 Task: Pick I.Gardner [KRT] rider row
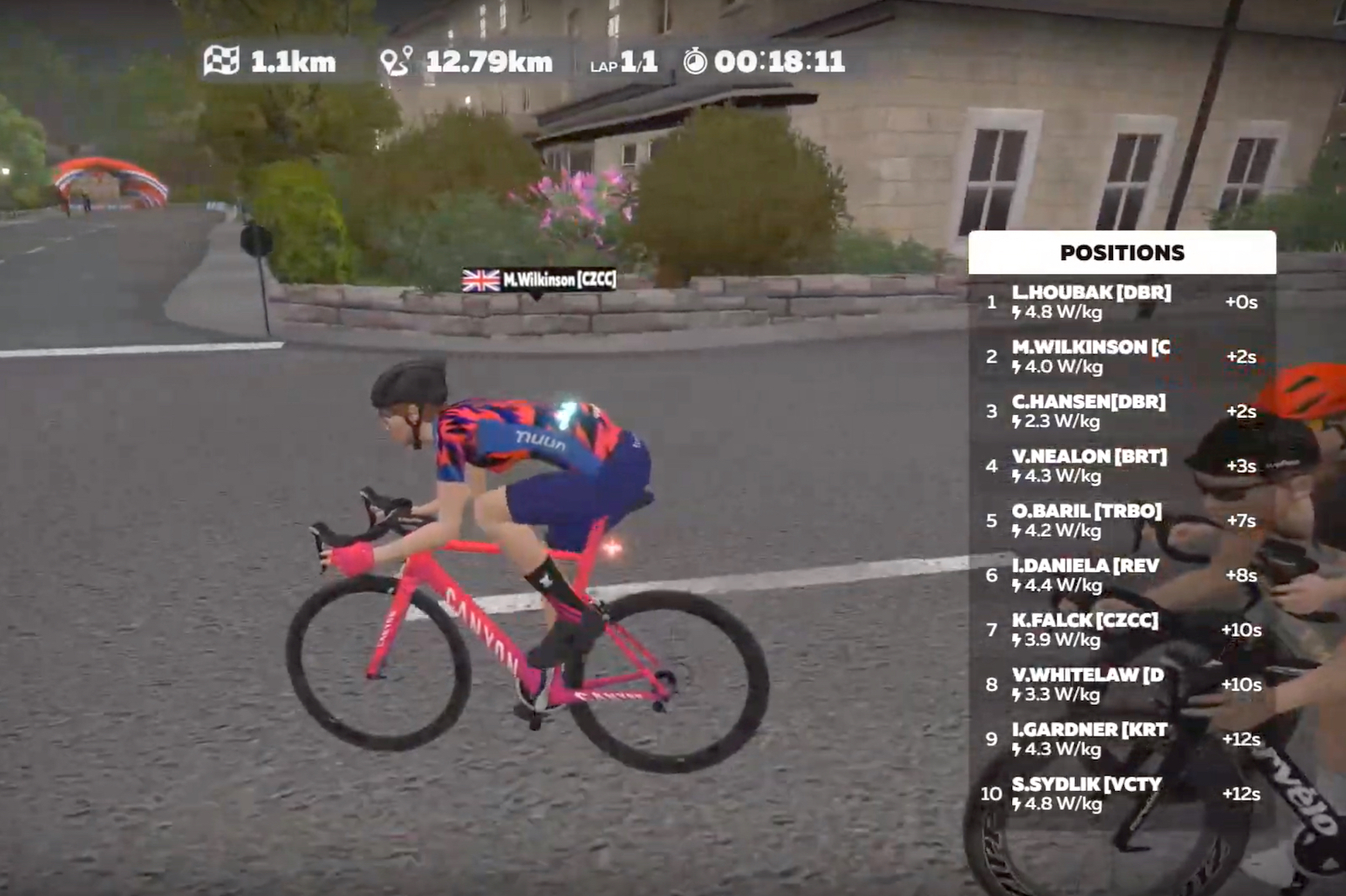1121,740
